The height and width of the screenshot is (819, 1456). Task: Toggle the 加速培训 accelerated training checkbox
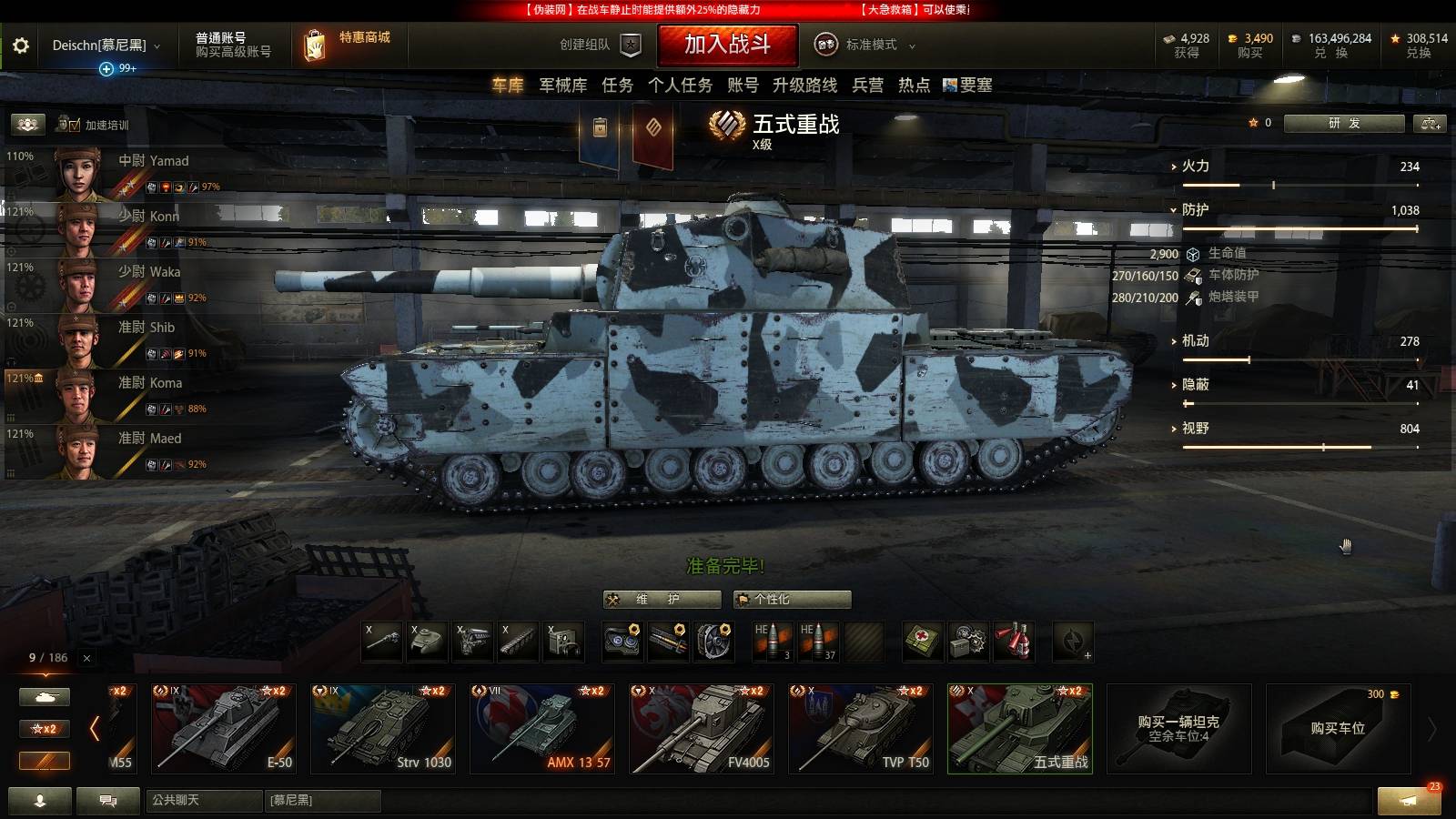click(75, 125)
